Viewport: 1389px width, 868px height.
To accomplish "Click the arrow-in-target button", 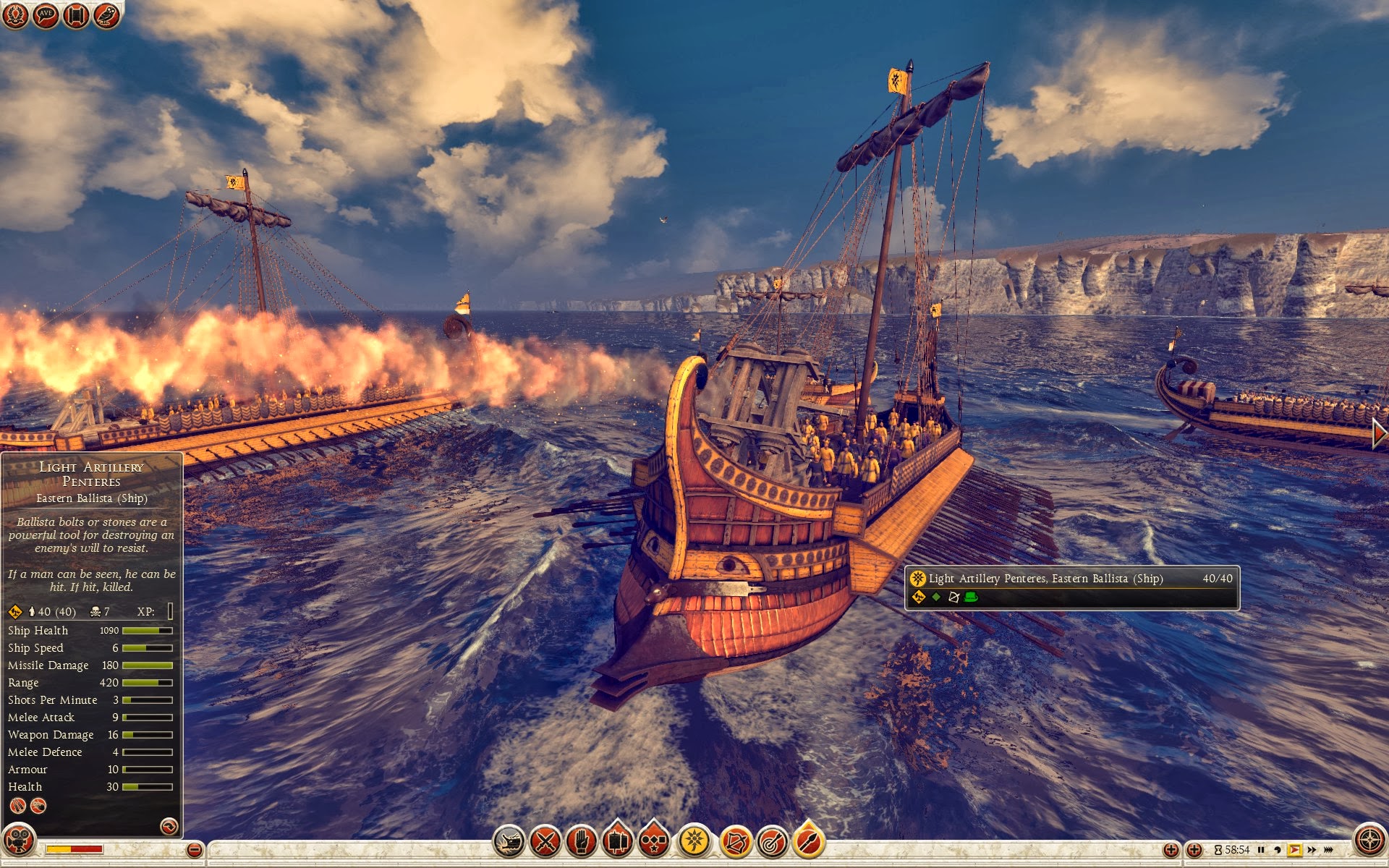I will click(x=772, y=841).
